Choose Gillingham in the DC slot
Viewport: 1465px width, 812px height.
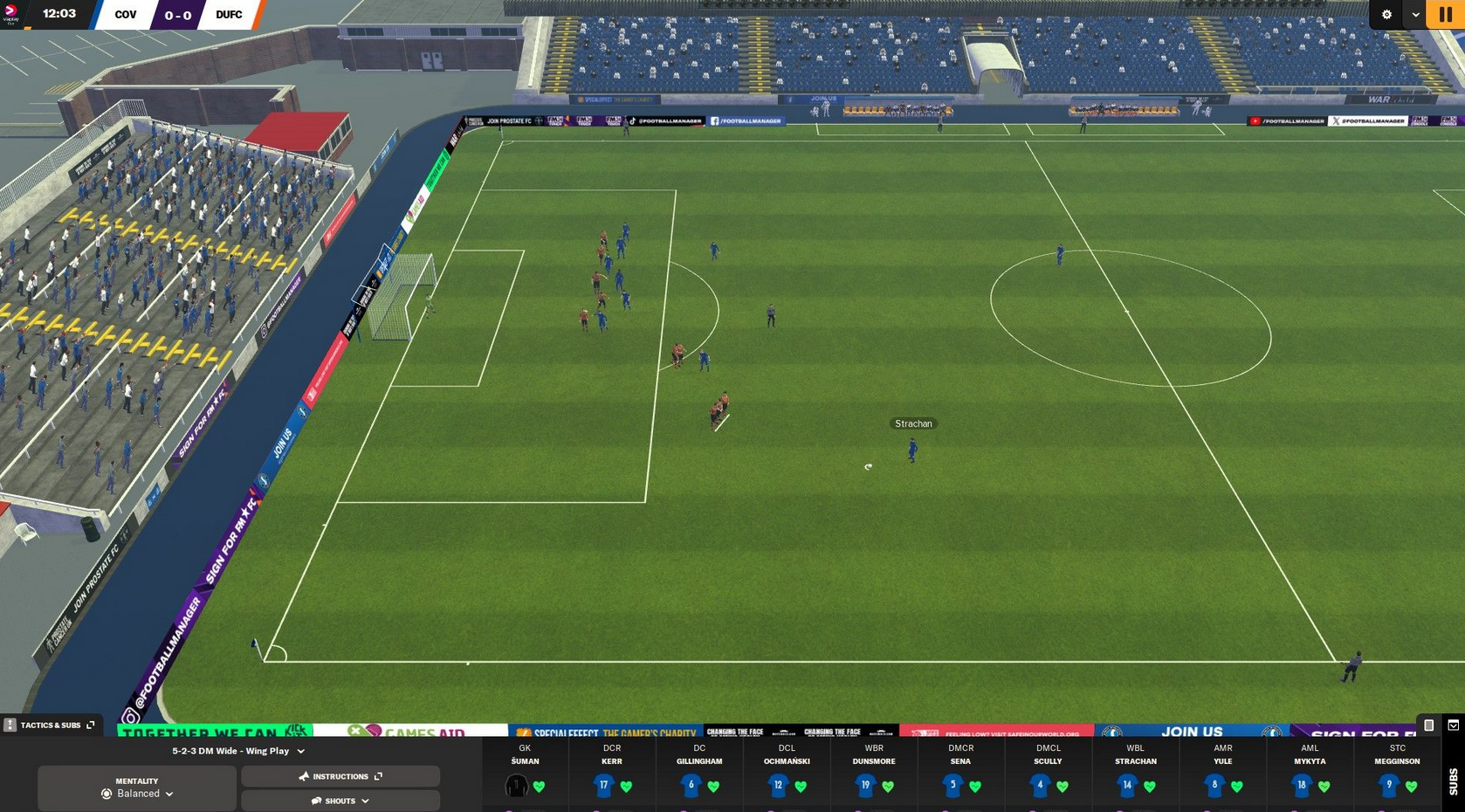[691, 785]
